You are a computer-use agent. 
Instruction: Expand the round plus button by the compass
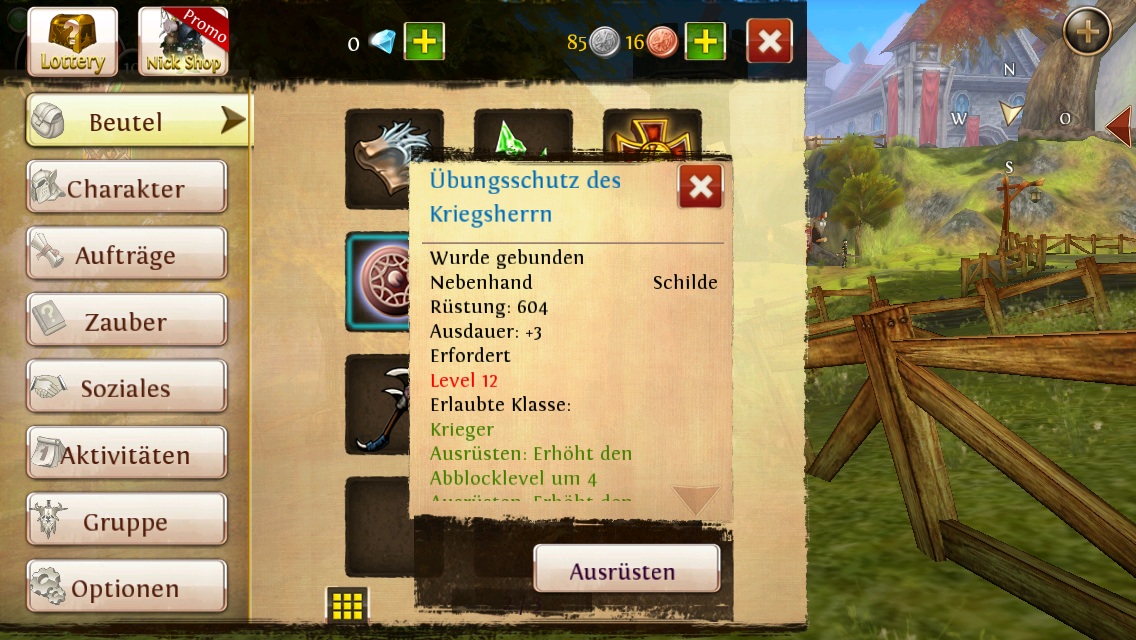tap(1086, 33)
